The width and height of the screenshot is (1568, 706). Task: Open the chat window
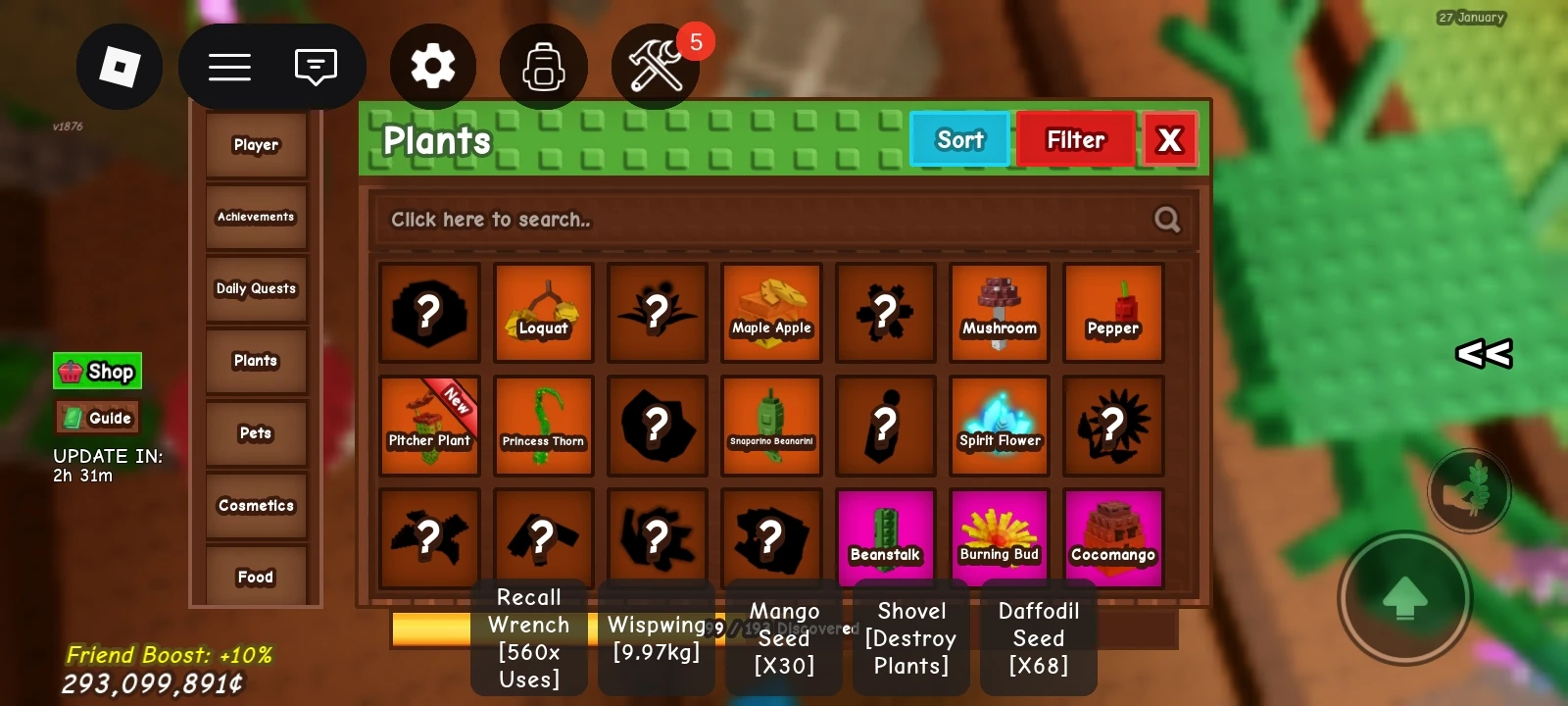point(315,65)
